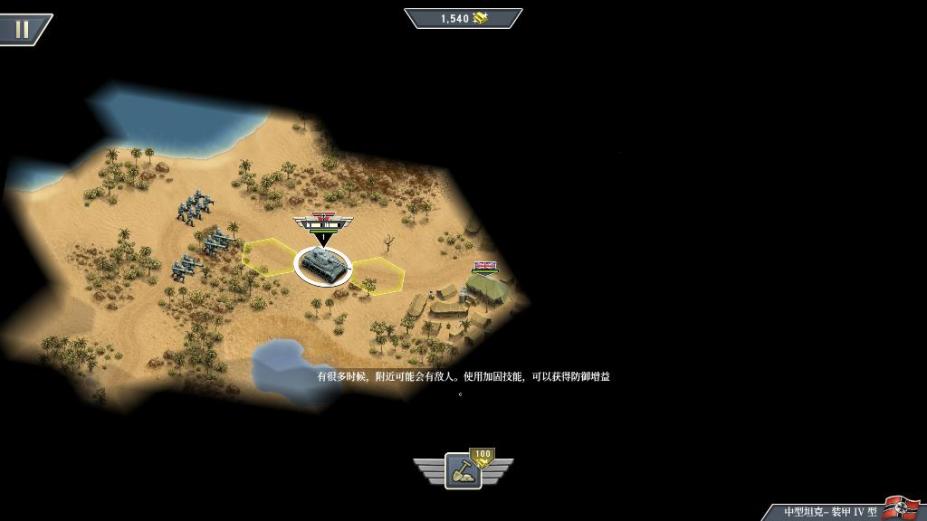Move to the highlighted hex east of tank

tap(378, 272)
